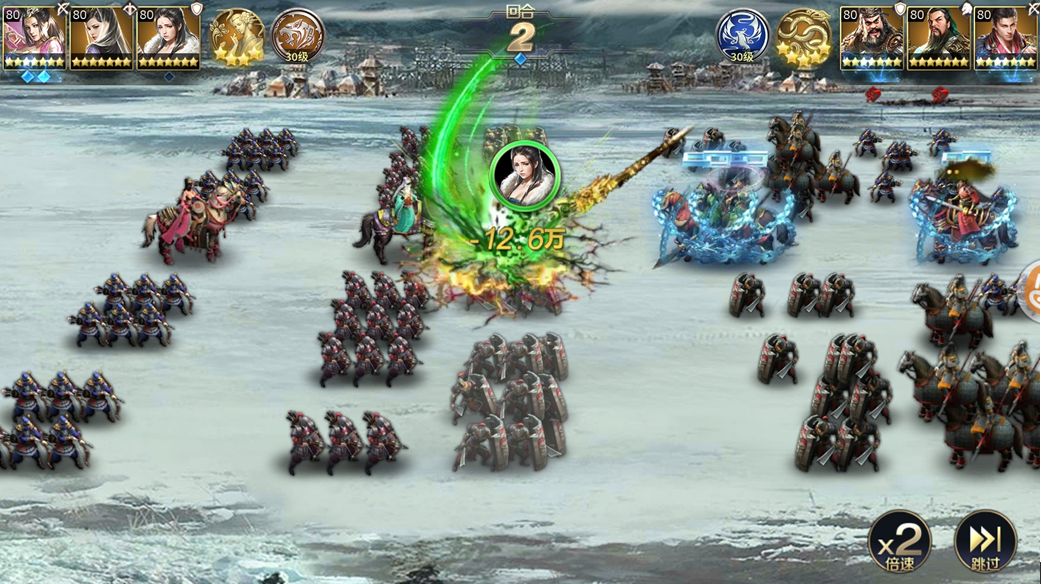Select the hooded woman hero portrait

point(101,38)
